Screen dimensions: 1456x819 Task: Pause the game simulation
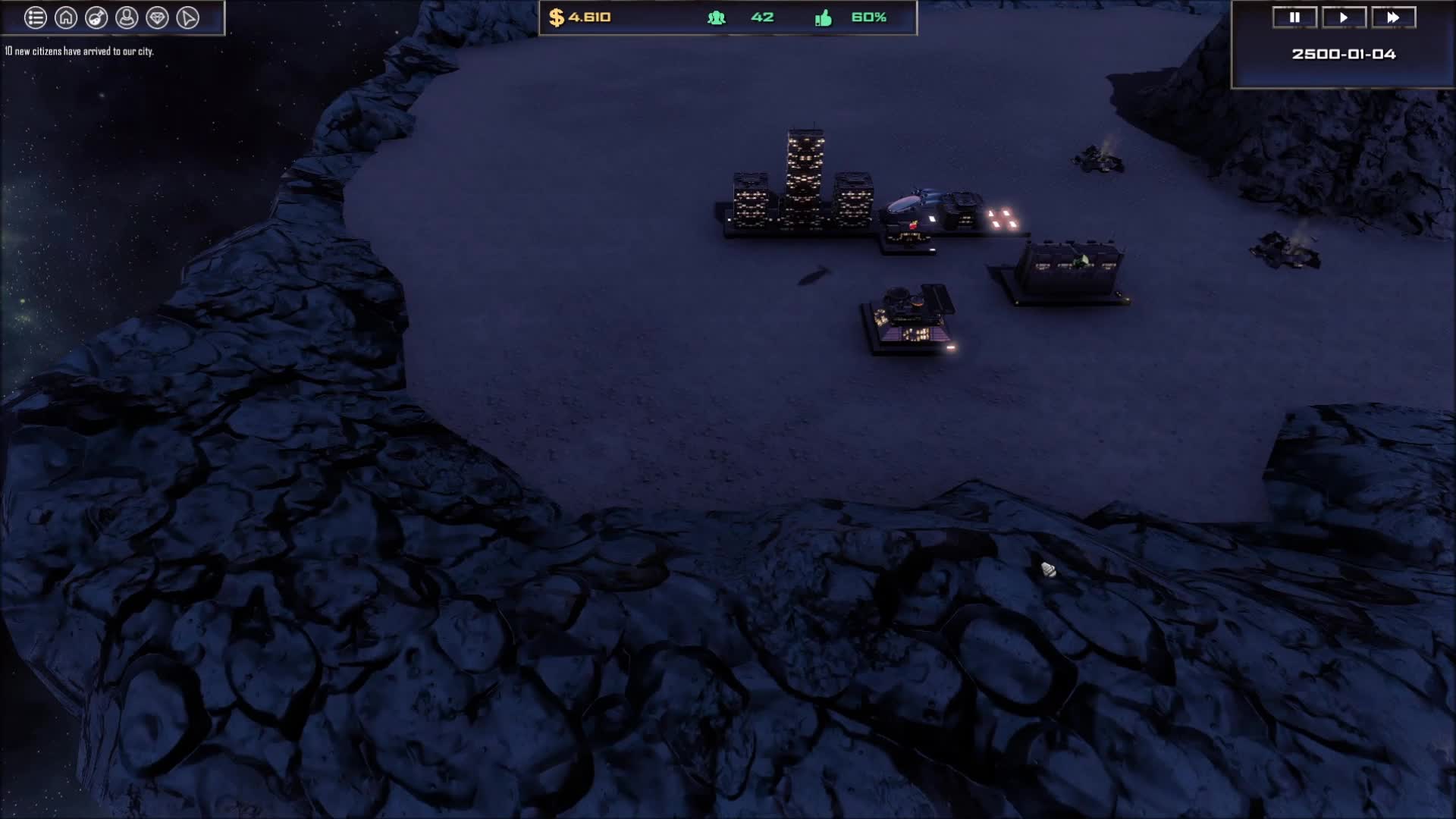coord(1295,17)
